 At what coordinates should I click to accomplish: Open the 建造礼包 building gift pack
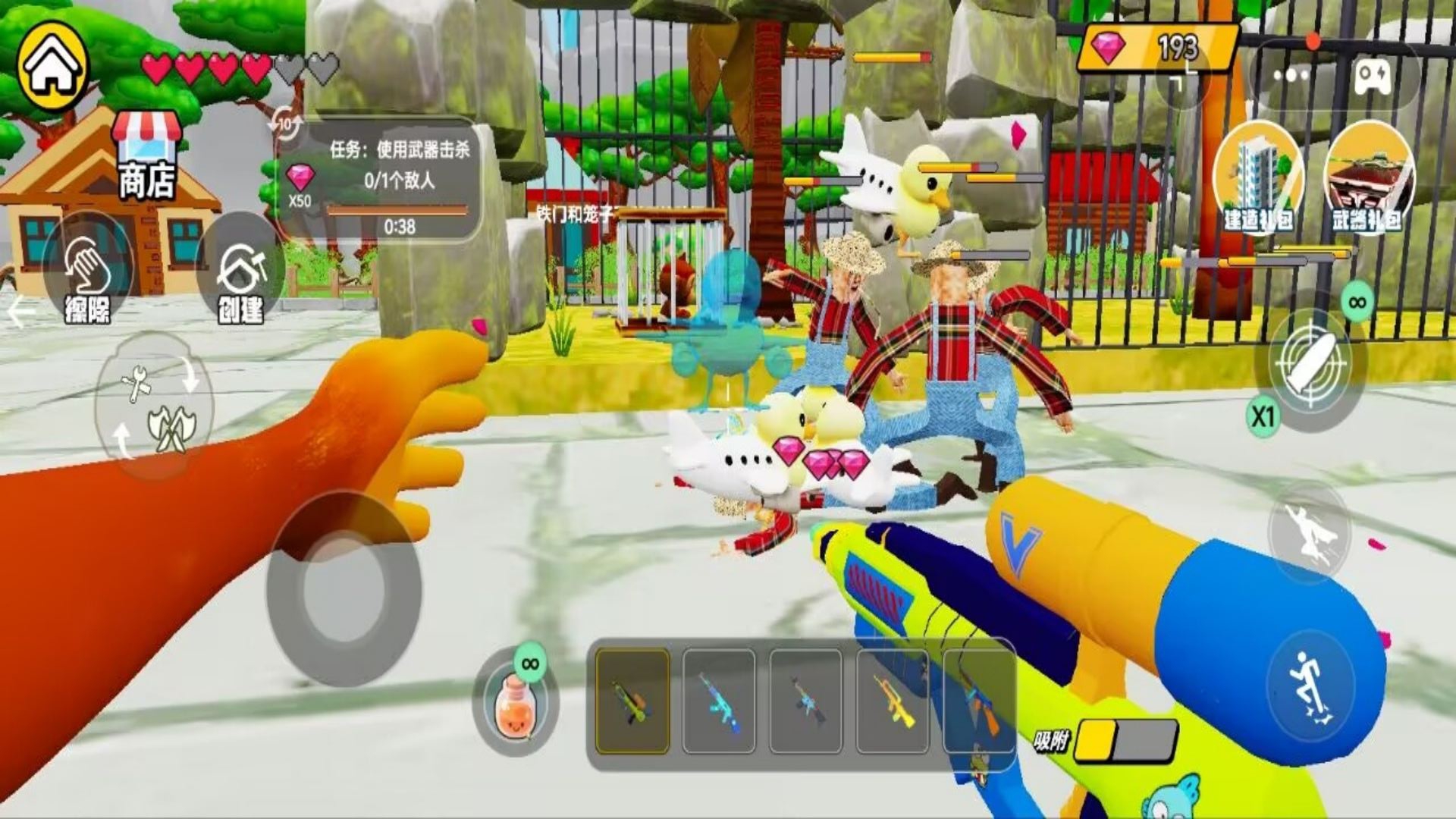[1257, 179]
